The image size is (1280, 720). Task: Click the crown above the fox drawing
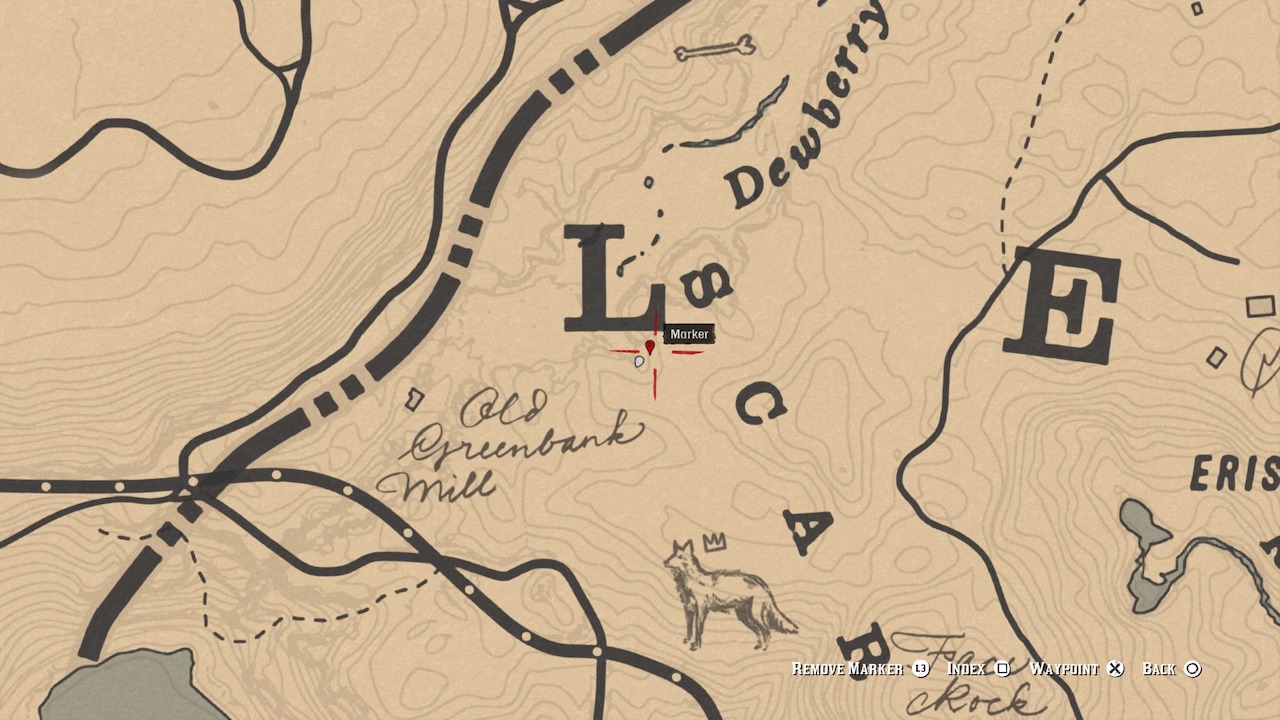coord(712,540)
